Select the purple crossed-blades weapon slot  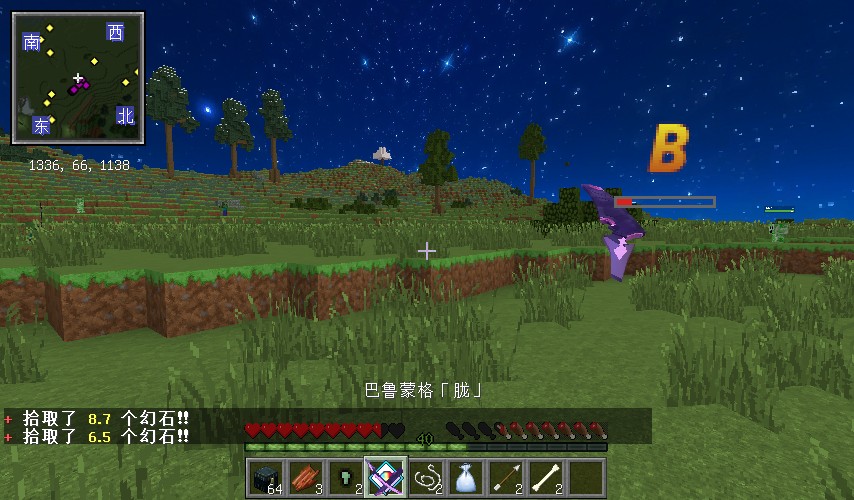pyautogui.click(x=386, y=478)
